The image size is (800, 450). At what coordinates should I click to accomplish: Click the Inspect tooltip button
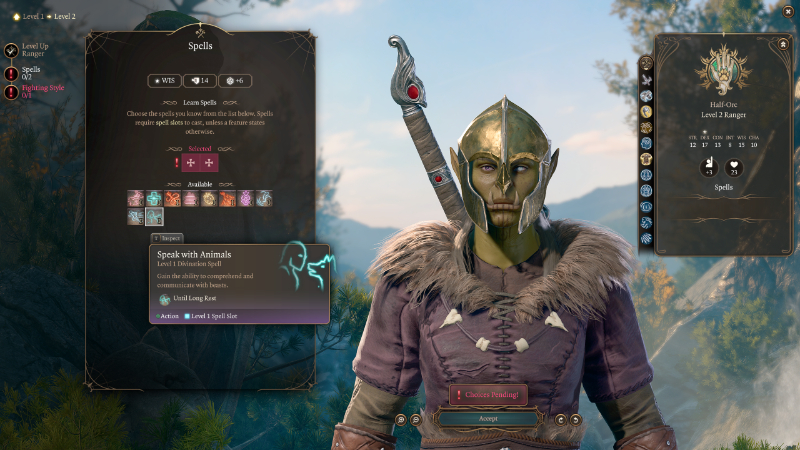pyautogui.click(x=167, y=238)
